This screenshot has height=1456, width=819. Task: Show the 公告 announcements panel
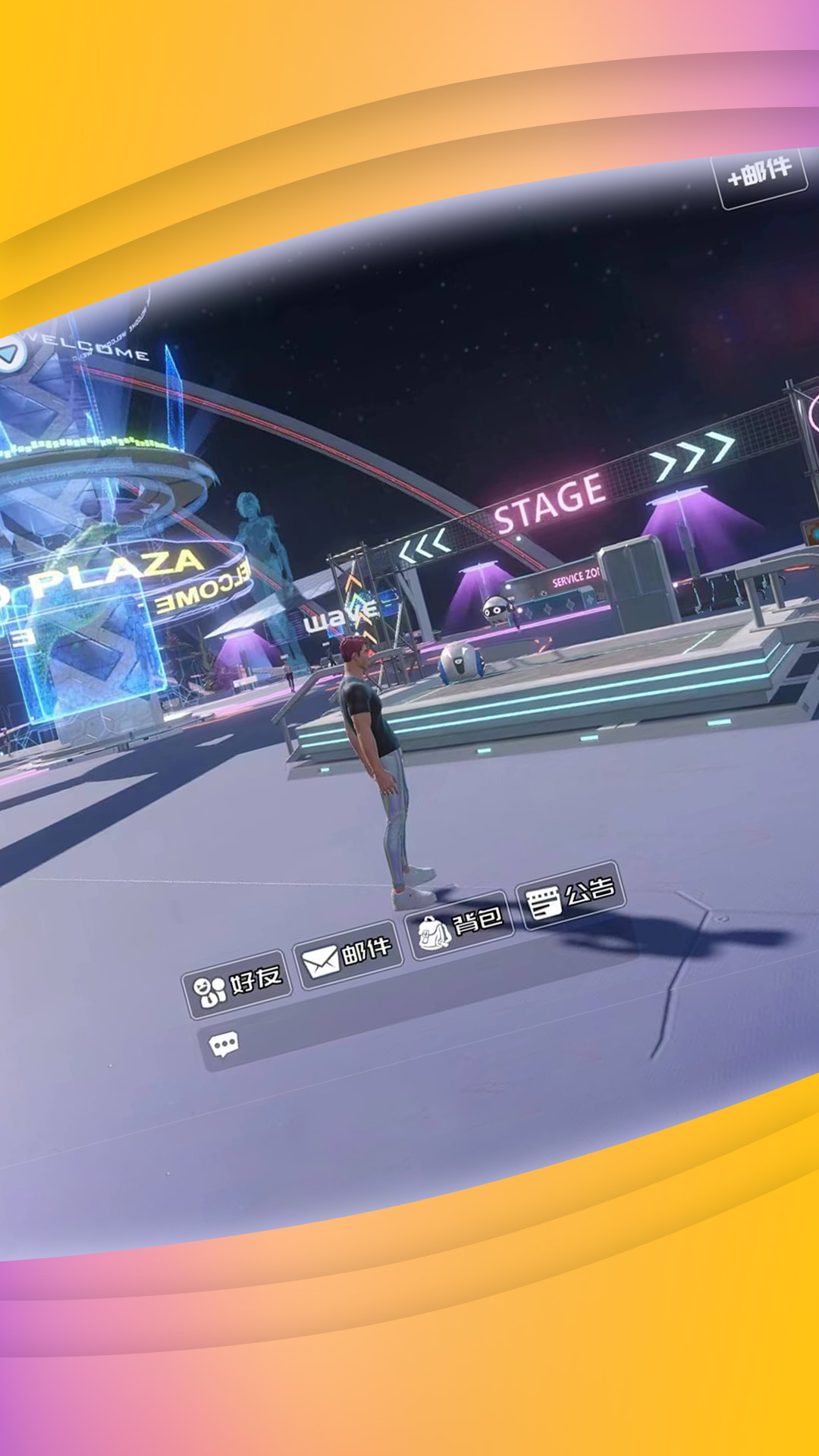pos(570,896)
